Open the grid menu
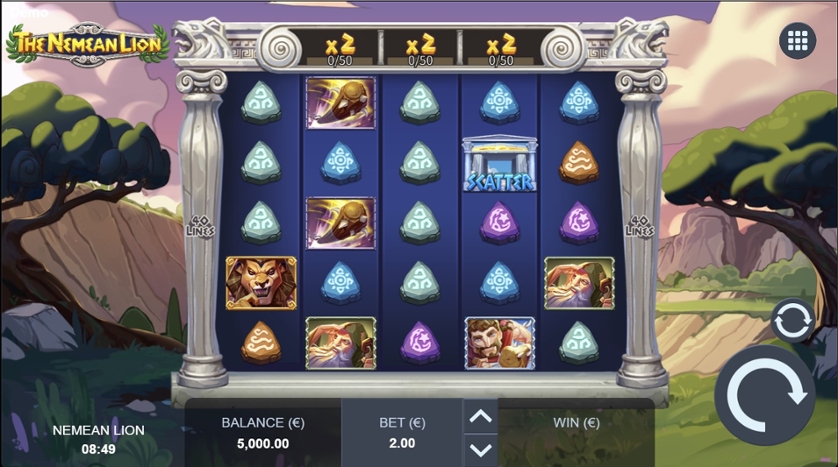Screen dimensions: 838x467 797,41
